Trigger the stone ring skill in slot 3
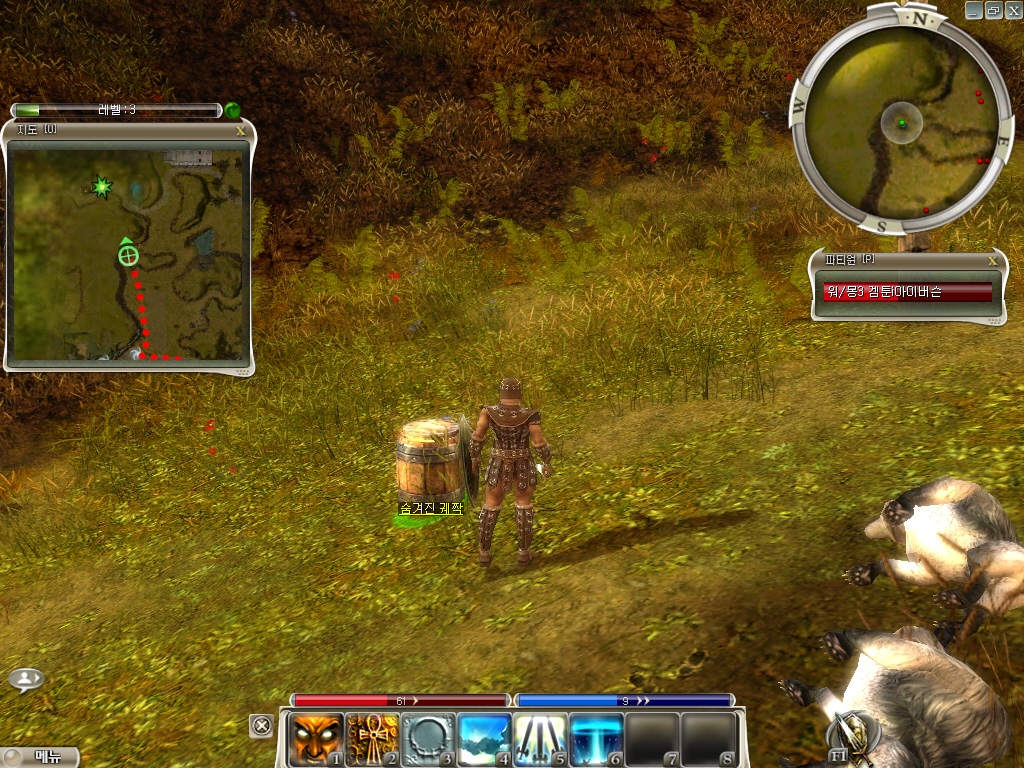1024x768 pixels. point(428,738)
